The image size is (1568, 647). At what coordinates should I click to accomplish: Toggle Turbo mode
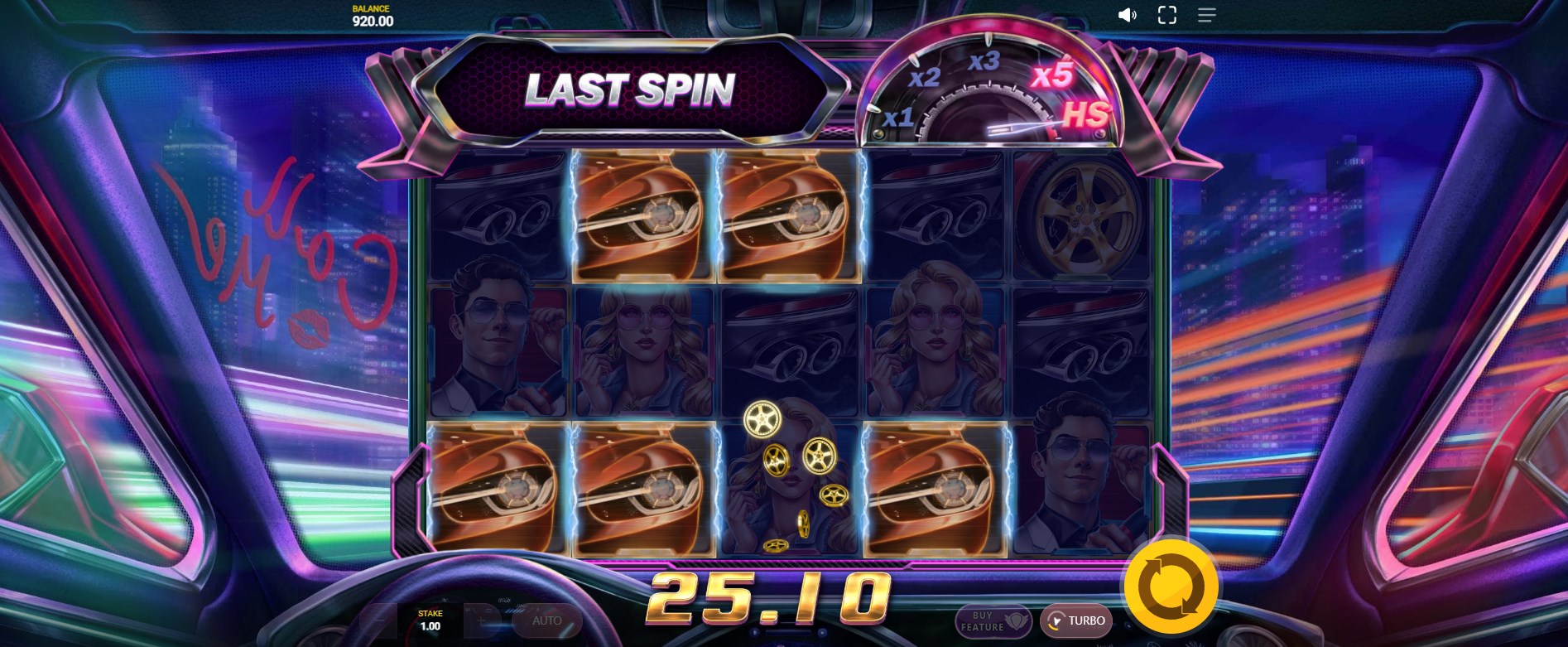click(x=1076, y=620)
